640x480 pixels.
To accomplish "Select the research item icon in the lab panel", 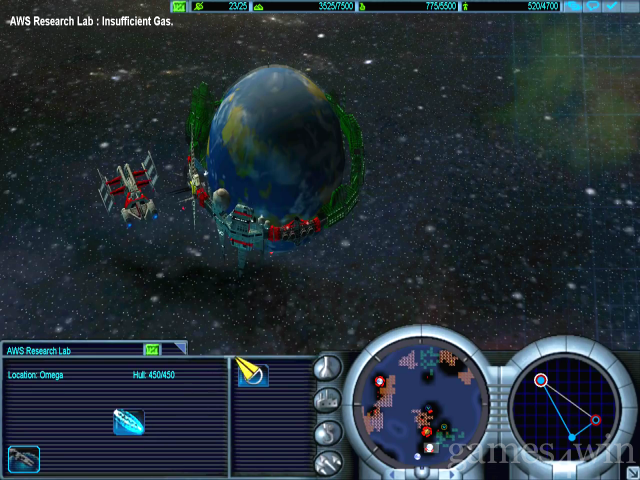I will point(129,421).
